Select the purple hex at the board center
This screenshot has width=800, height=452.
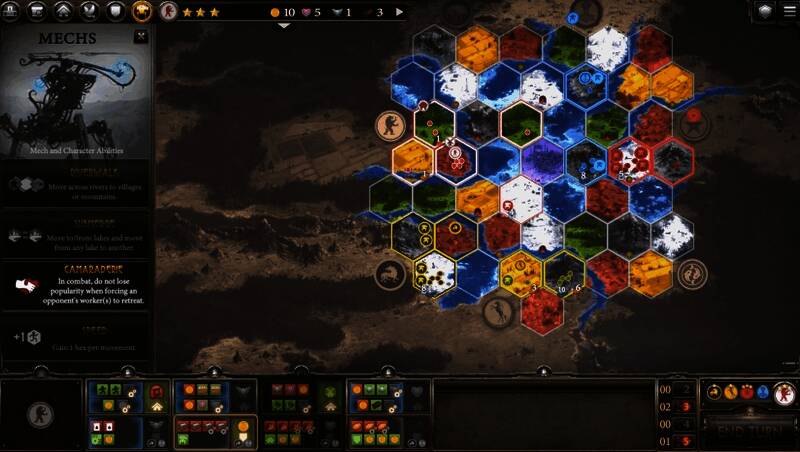[x=542, y=158]
